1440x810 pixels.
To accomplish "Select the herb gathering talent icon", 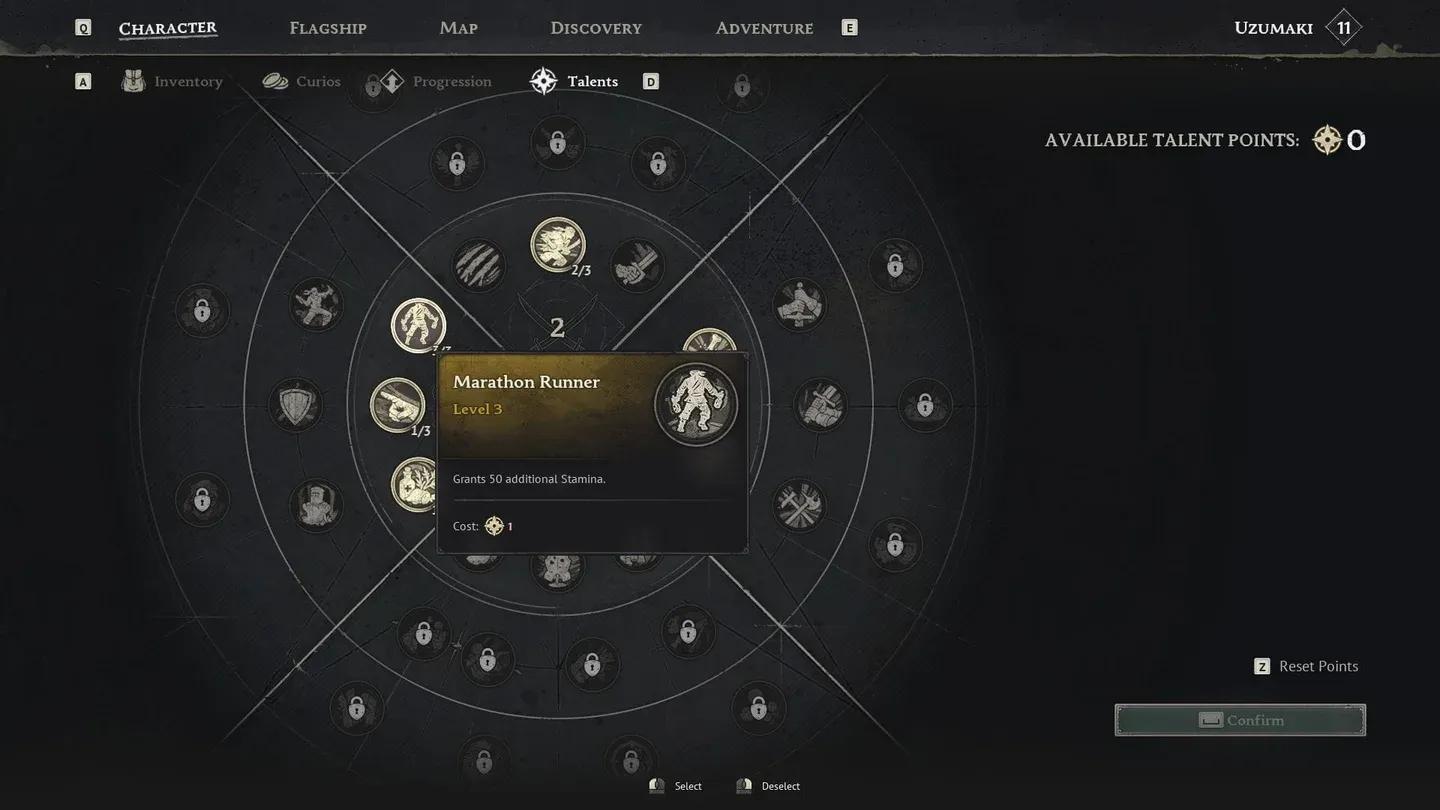I will (x=415, y=484).
